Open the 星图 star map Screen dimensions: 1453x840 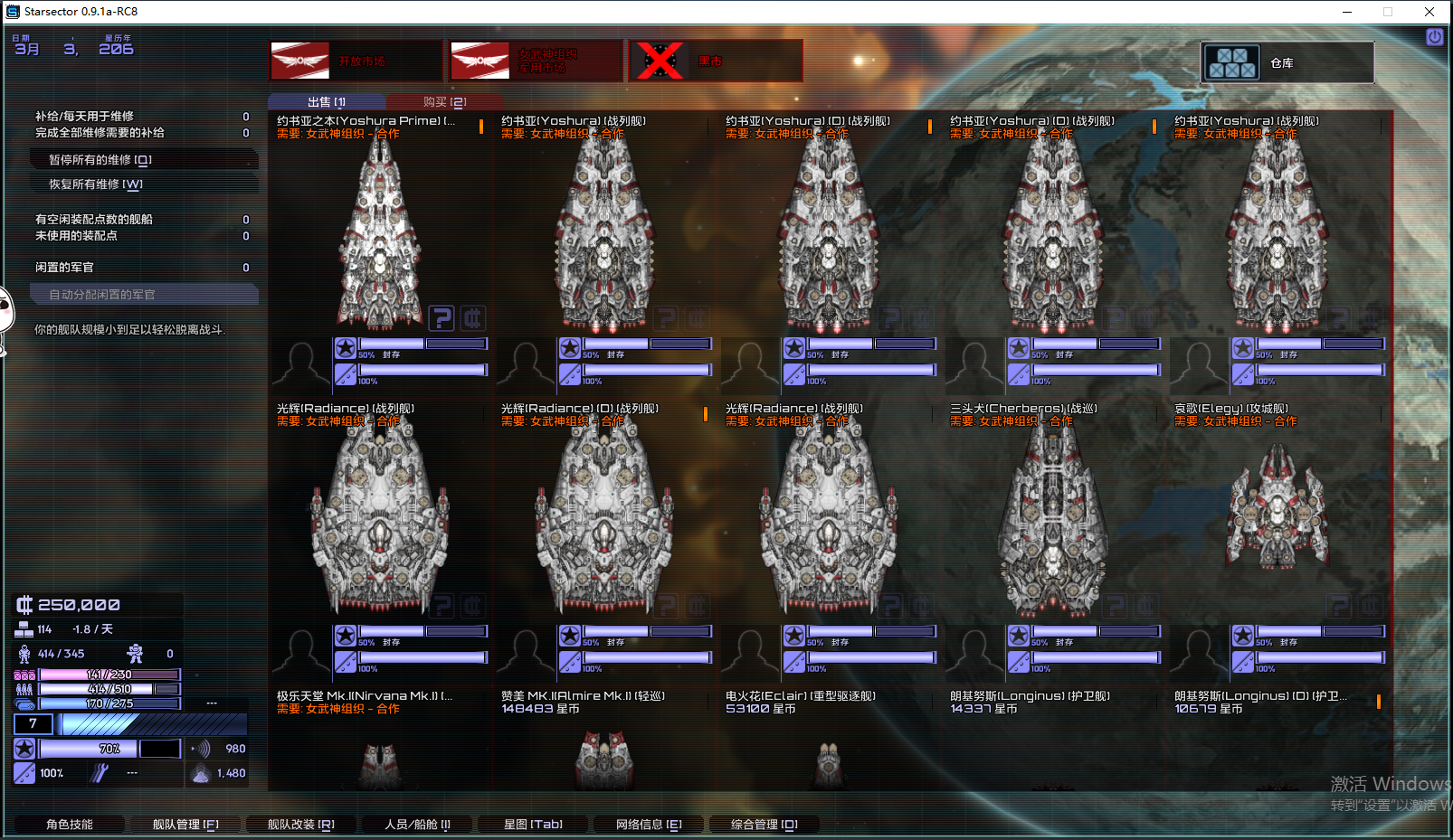pos(533,825)
